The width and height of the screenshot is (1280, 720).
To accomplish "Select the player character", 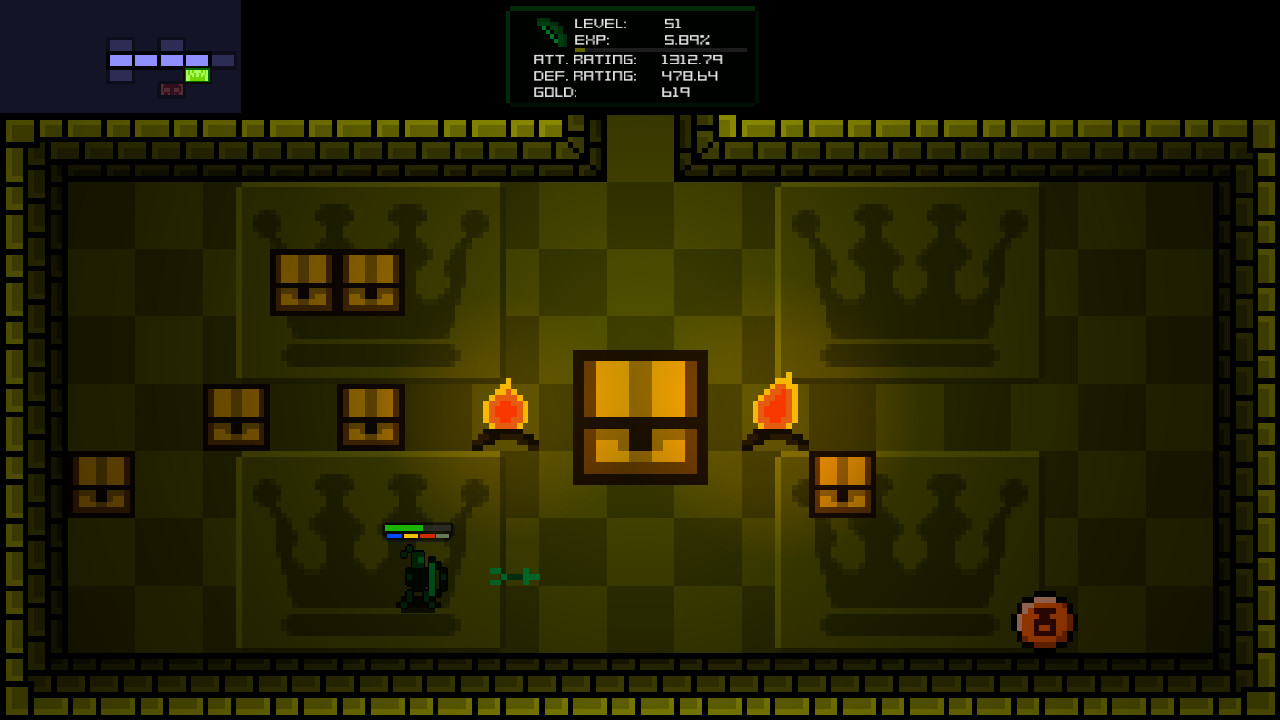I will (x=420, y=580).
